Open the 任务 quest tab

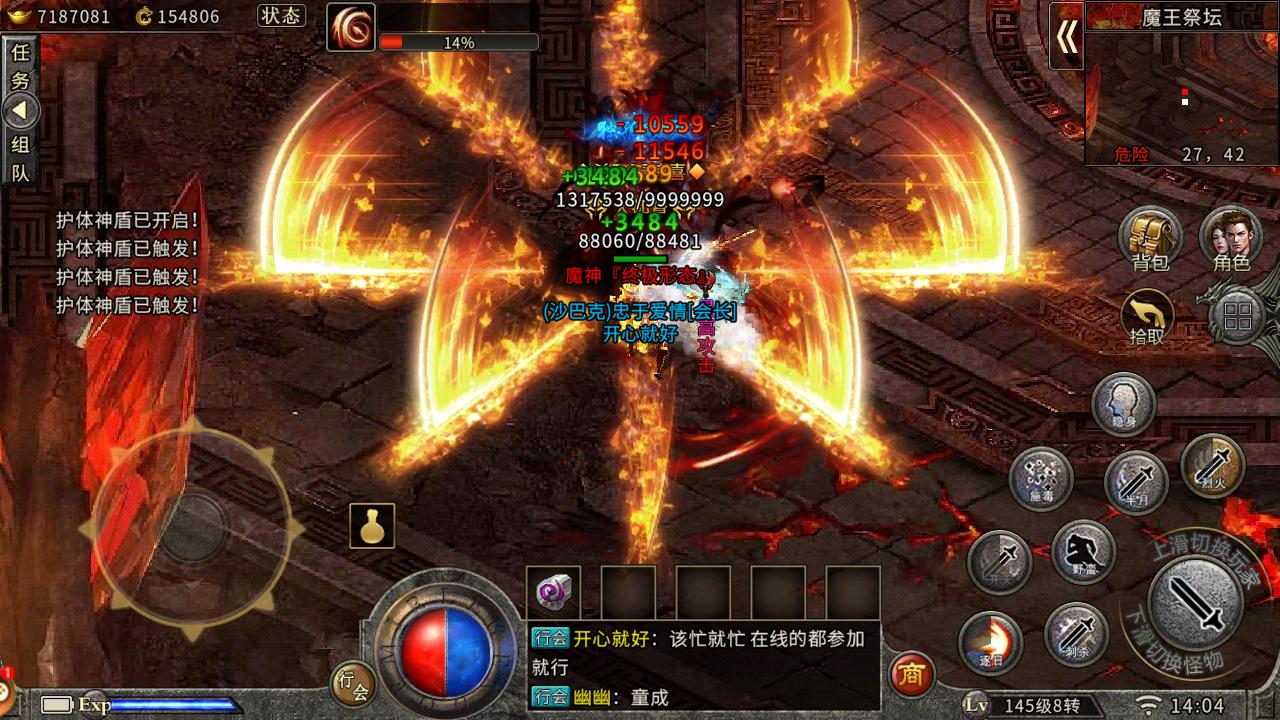[20, 67]
